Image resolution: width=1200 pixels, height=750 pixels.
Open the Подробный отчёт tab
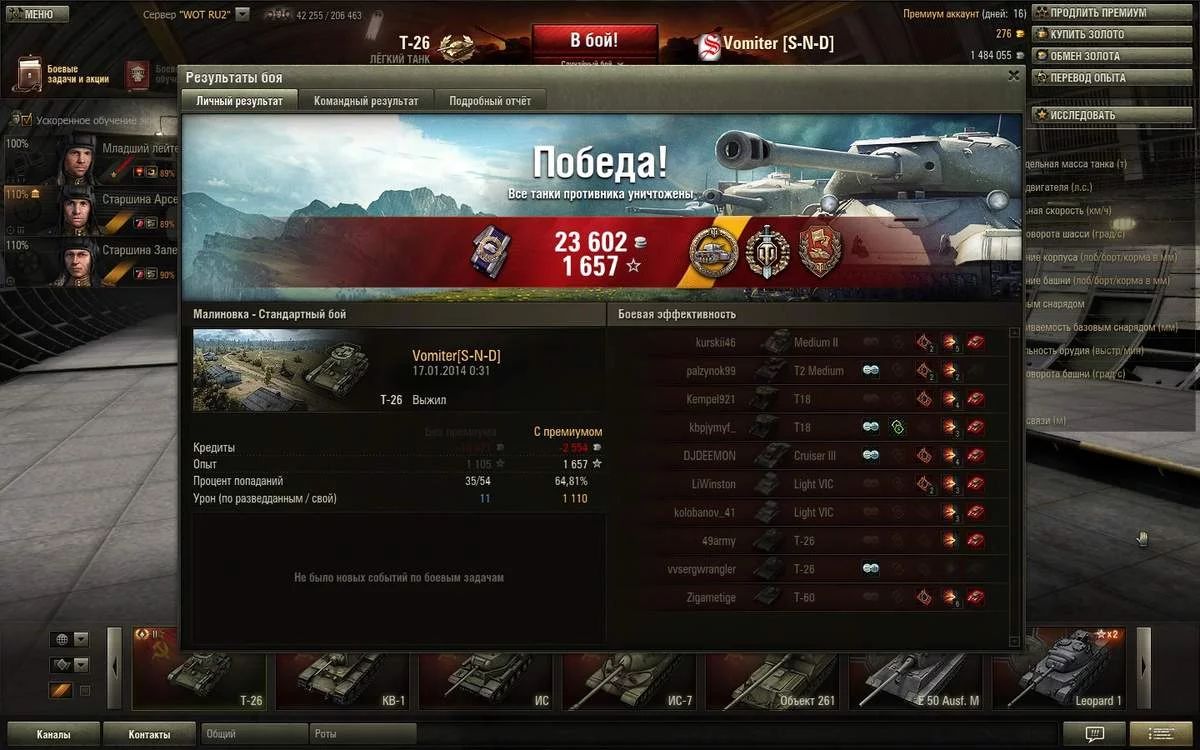coord(489,100)
